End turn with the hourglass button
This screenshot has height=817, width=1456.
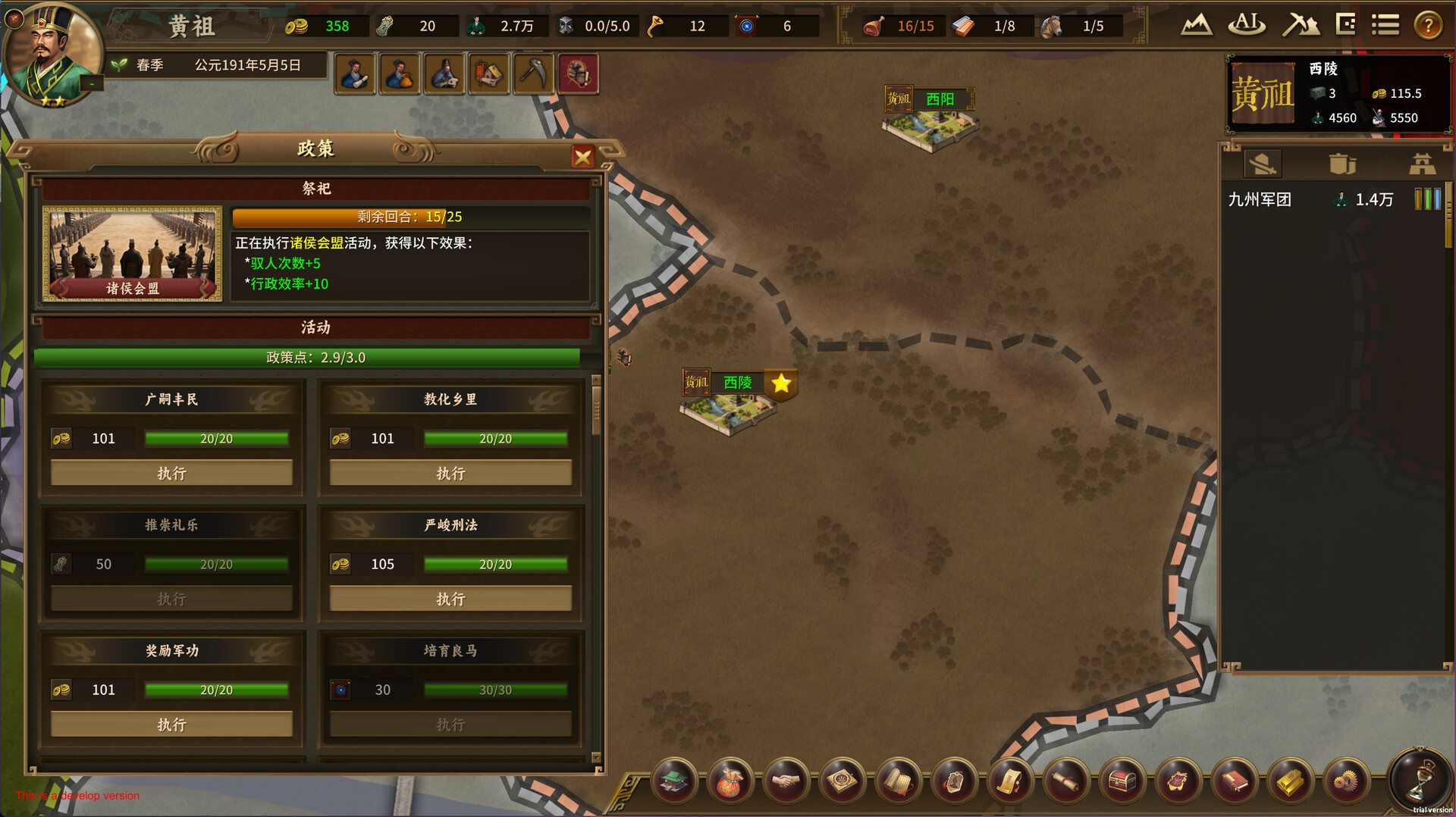coord(1419,781)
